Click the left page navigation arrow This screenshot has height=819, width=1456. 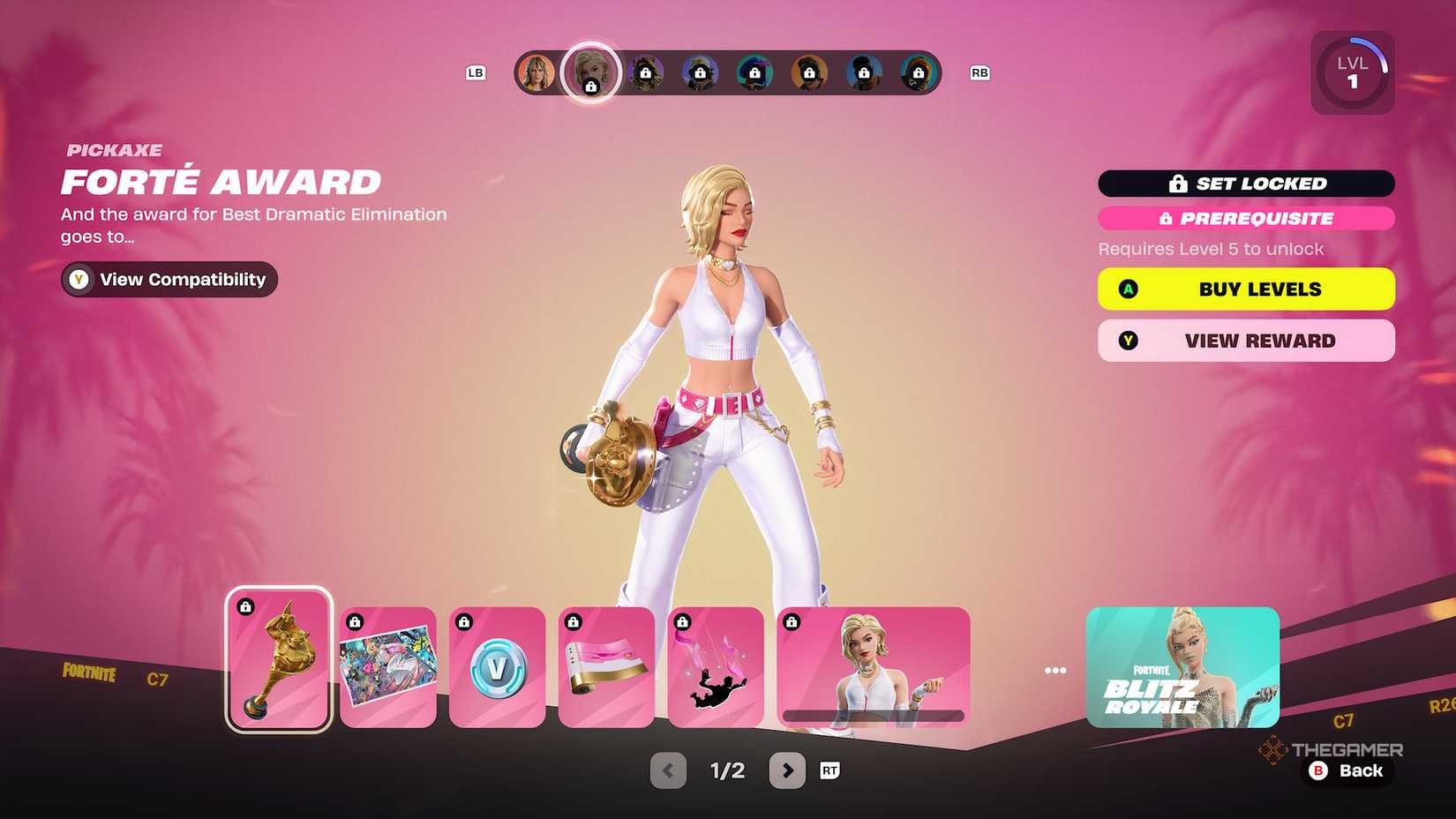click(667, 770)
